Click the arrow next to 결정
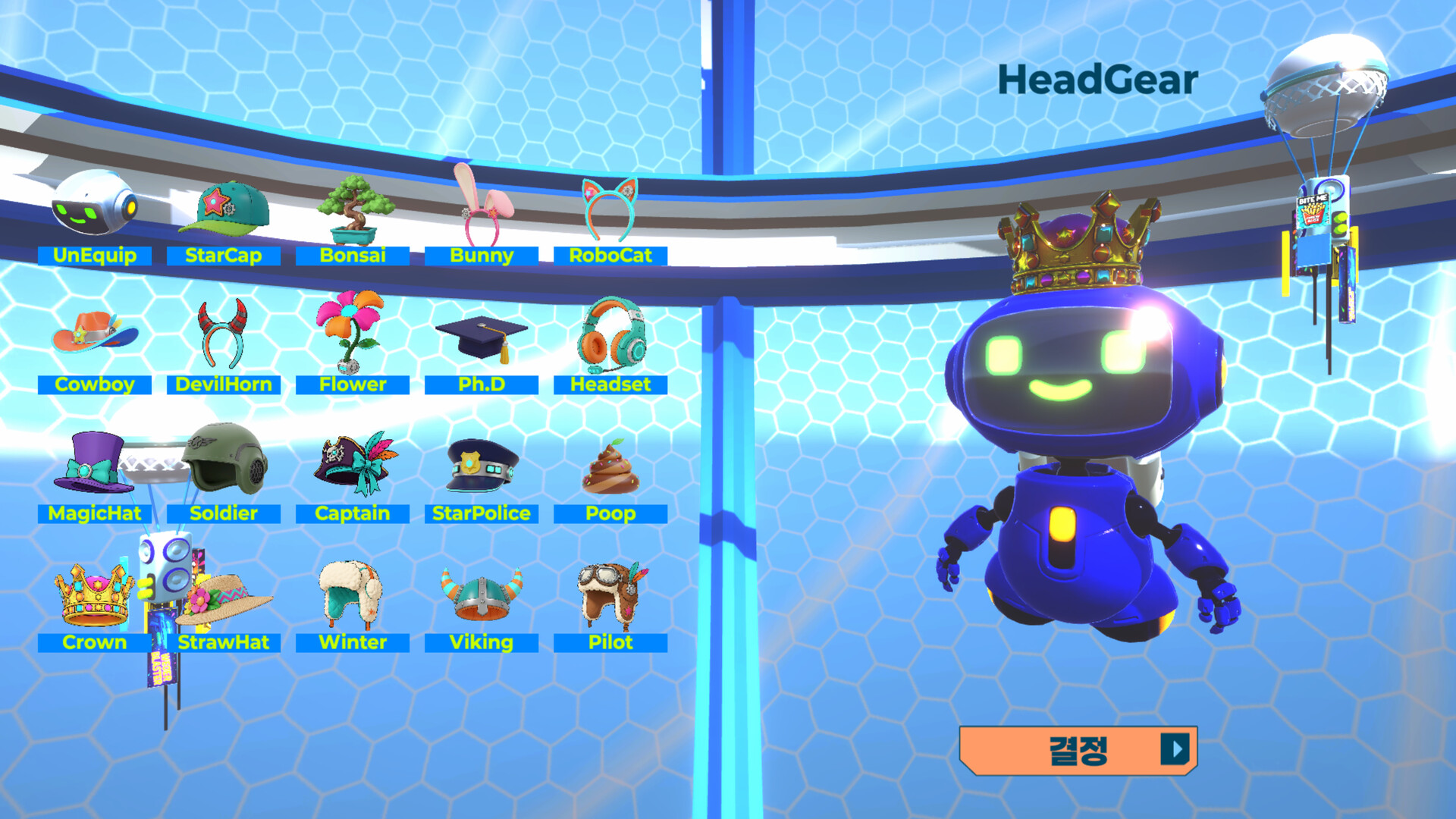The image size is (1456, 819). [1176, 751]
